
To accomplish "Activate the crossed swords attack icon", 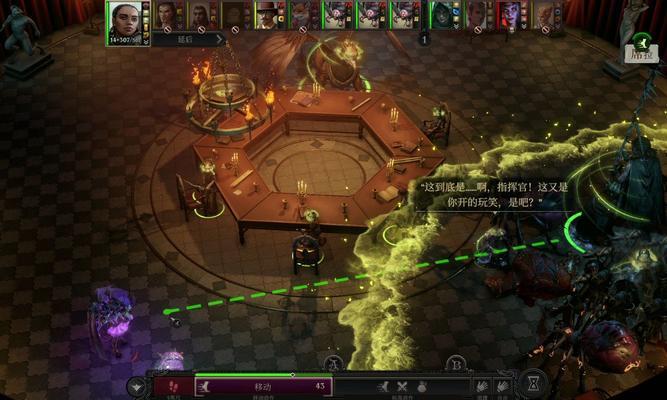I will (403, 386).
